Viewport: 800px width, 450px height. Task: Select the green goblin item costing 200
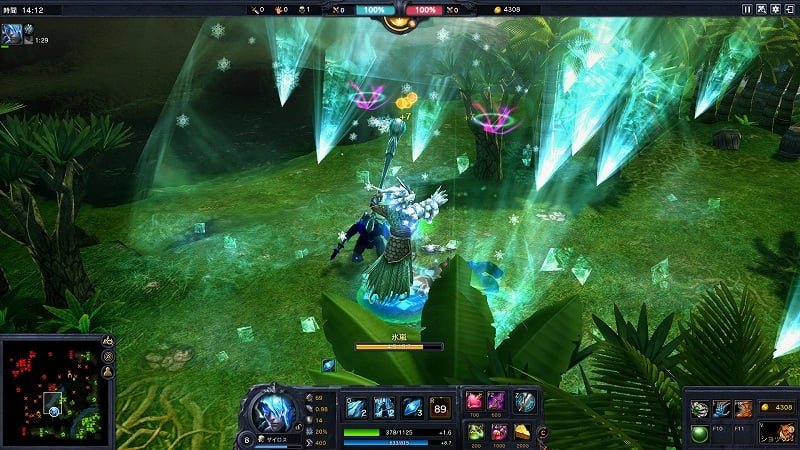pyautogui.click(x=474, y=431)
